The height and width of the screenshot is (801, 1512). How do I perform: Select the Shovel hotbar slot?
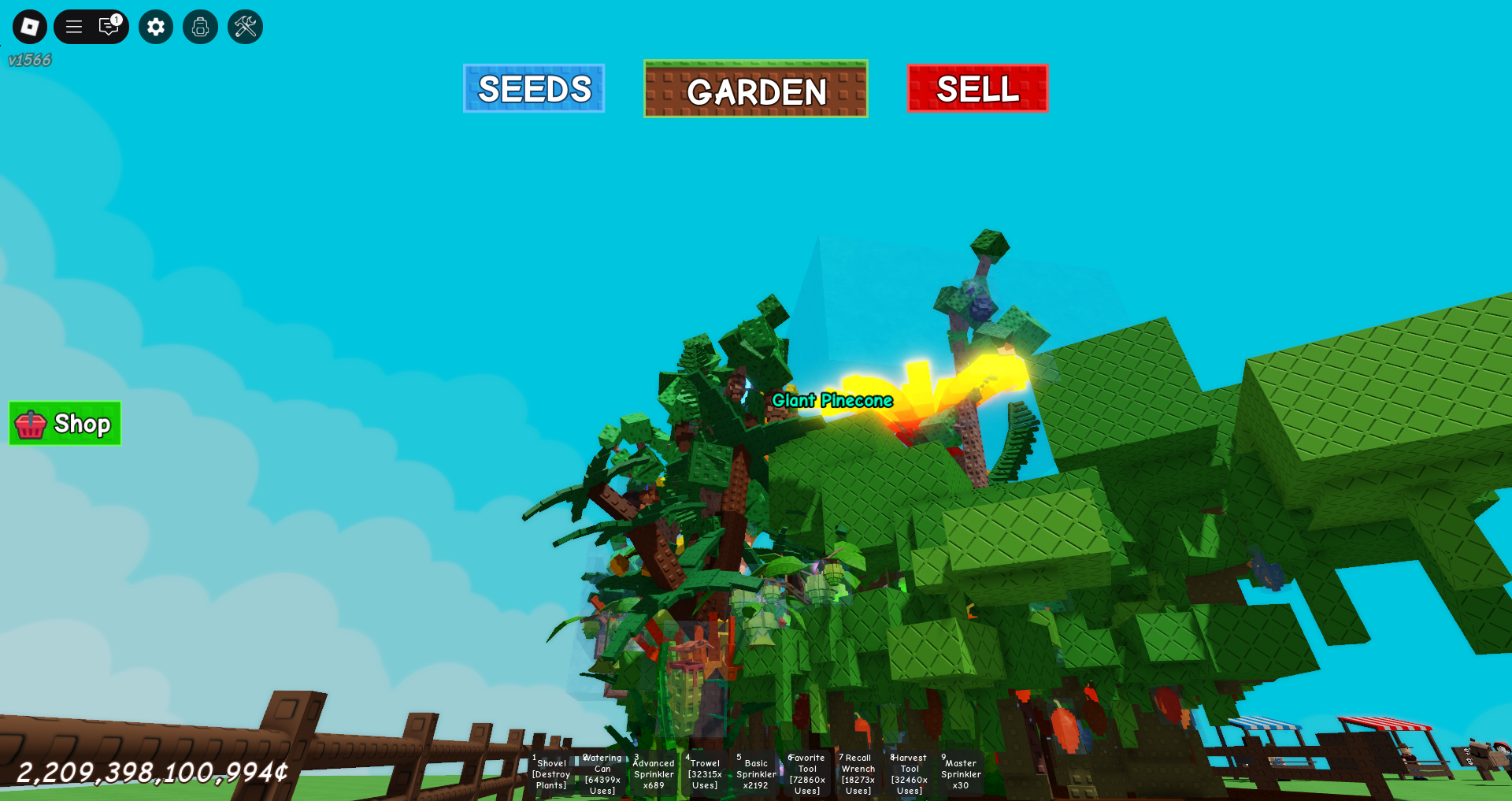click(x=551, y=773)
